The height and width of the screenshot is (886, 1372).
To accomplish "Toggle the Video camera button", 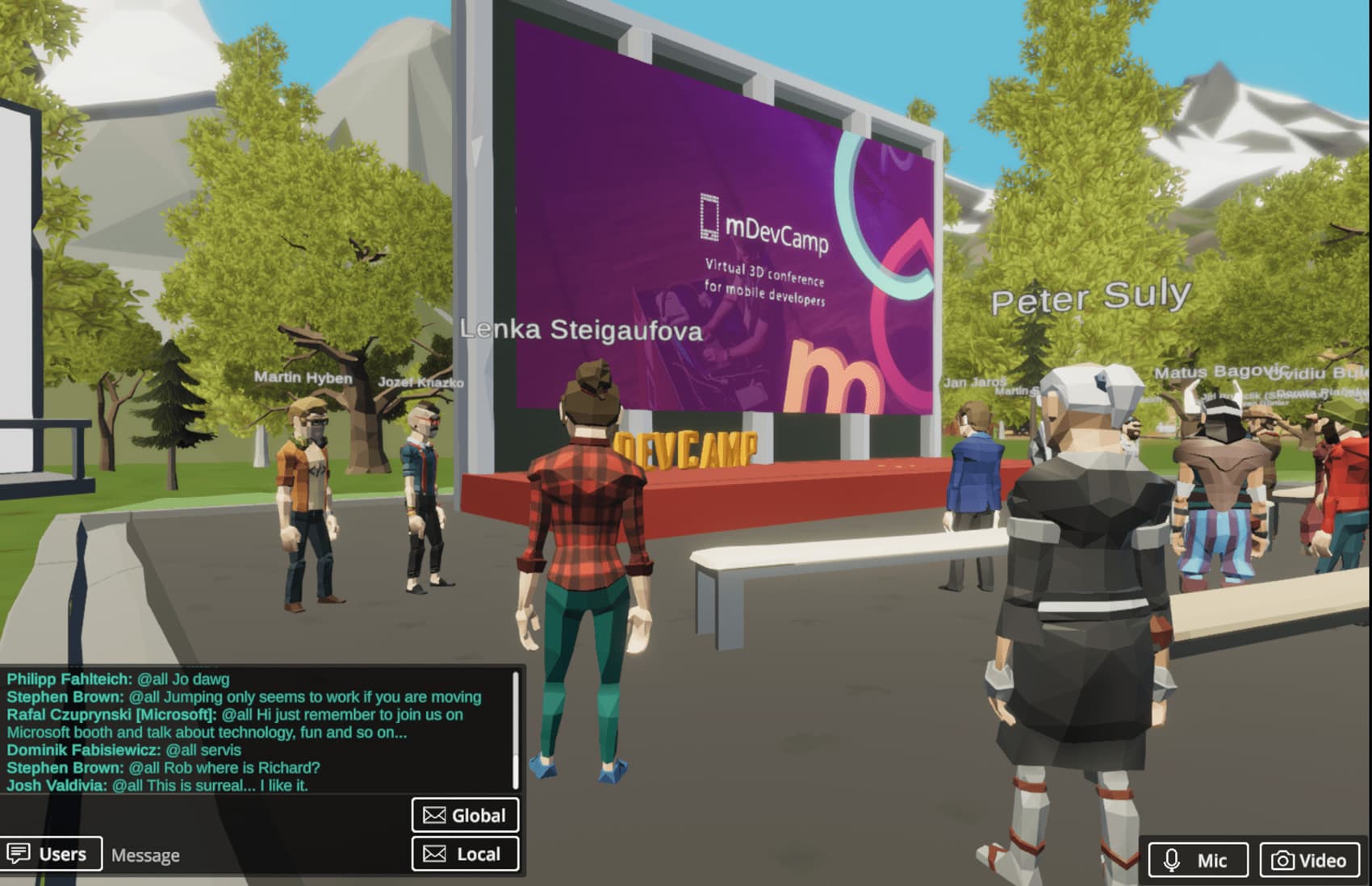I will point(1309,860).
